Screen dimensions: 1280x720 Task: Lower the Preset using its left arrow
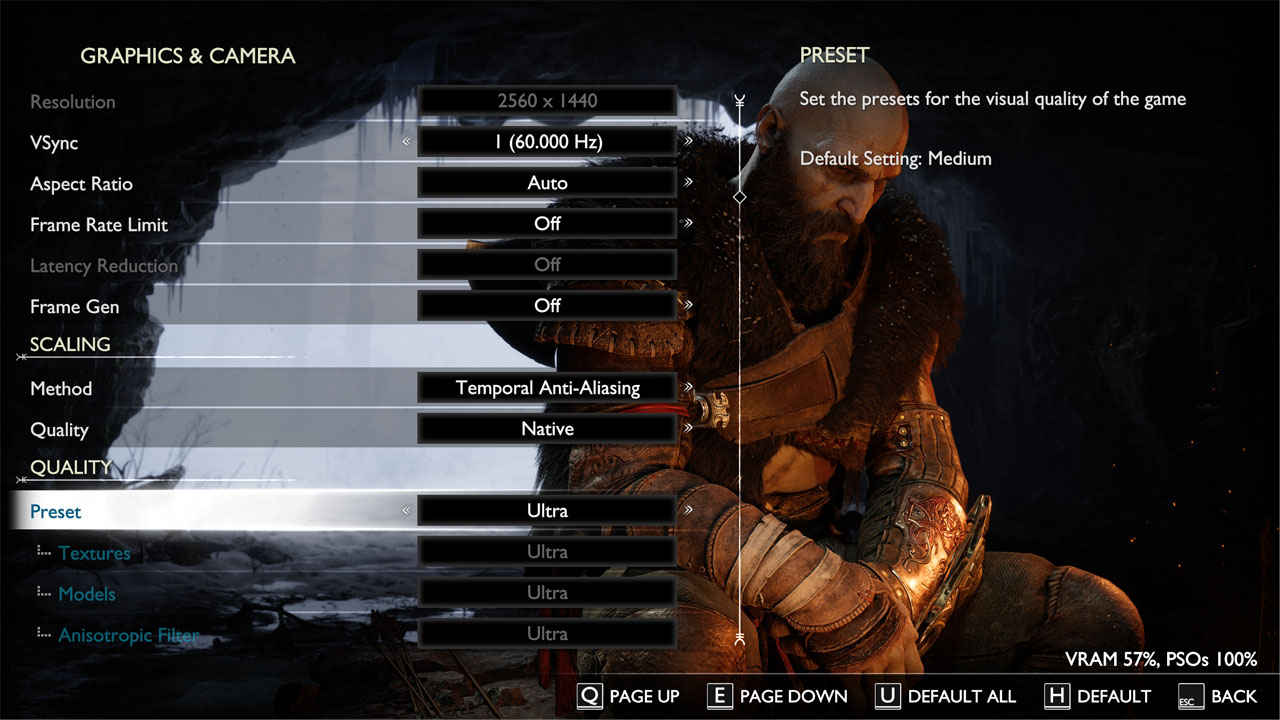(406, 510)
